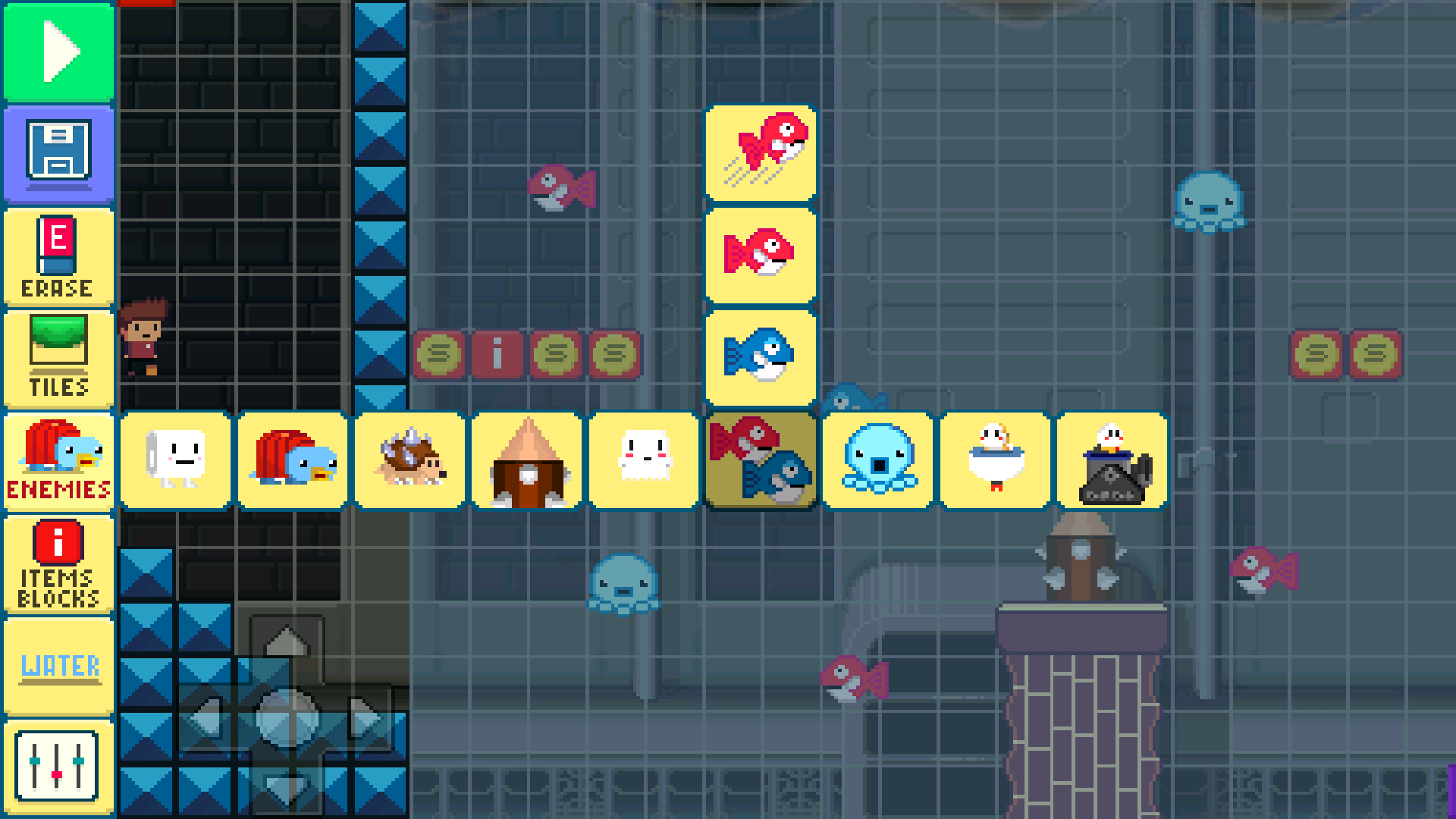The image size is (1456, 819).
Task: Select the dashing red fish enemy
Action: coord(761,154)
